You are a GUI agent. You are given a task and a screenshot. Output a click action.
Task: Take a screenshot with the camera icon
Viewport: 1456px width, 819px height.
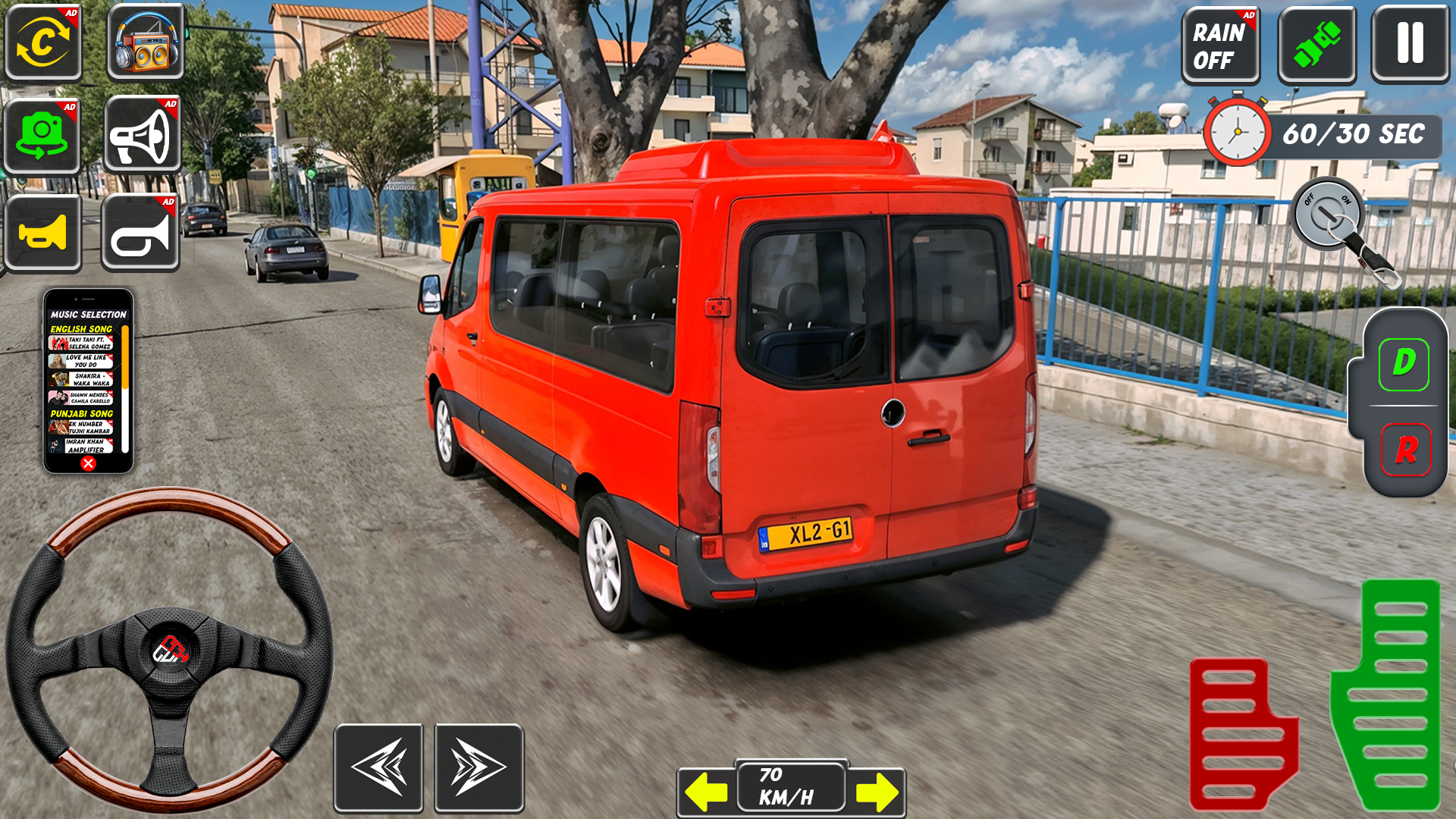[x=43, y=134]
